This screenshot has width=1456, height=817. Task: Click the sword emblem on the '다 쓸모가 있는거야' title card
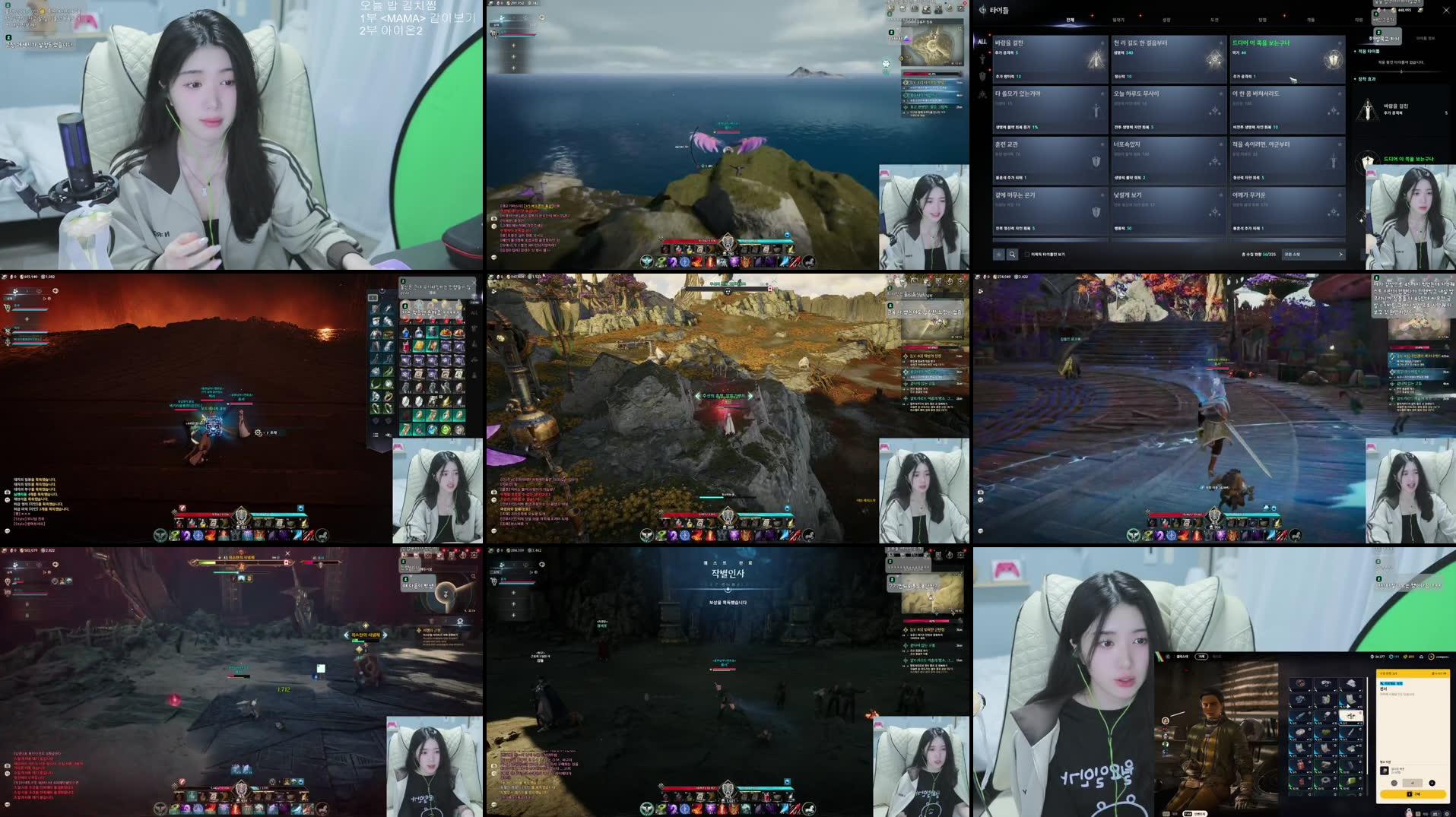1097,112
